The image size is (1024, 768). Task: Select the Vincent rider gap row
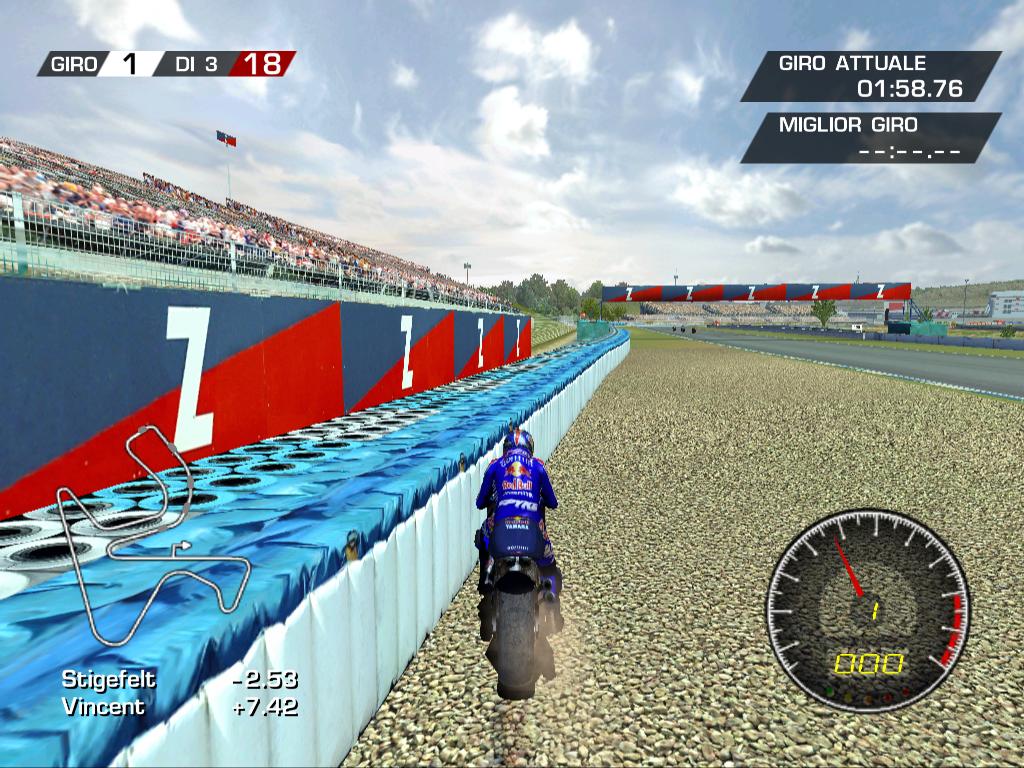click(x=180, y=707)
